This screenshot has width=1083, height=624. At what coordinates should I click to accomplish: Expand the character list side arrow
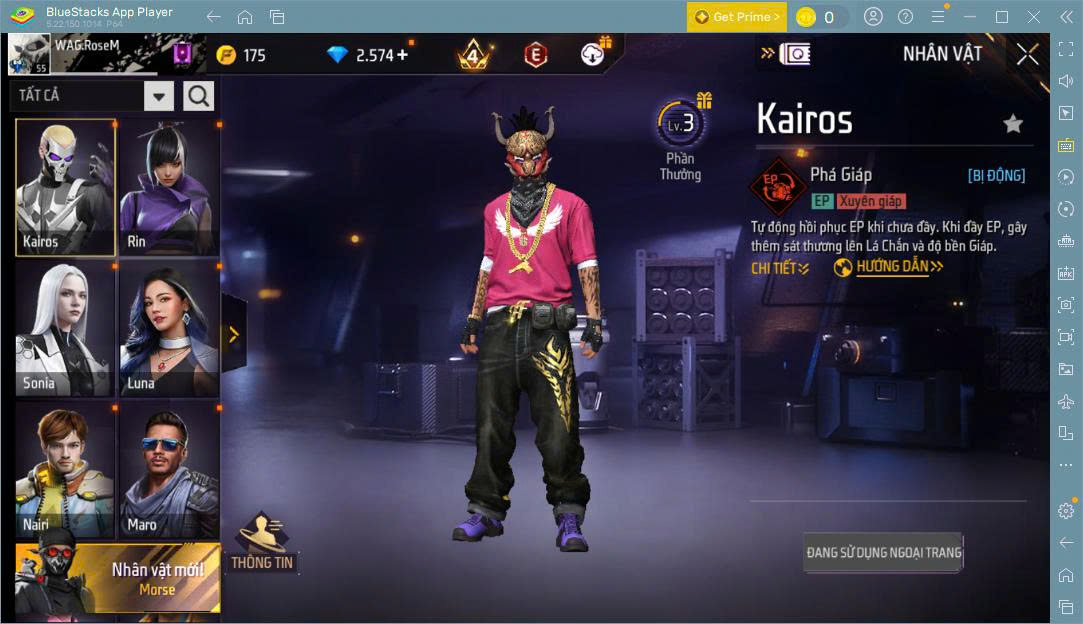tap(234, 335)
